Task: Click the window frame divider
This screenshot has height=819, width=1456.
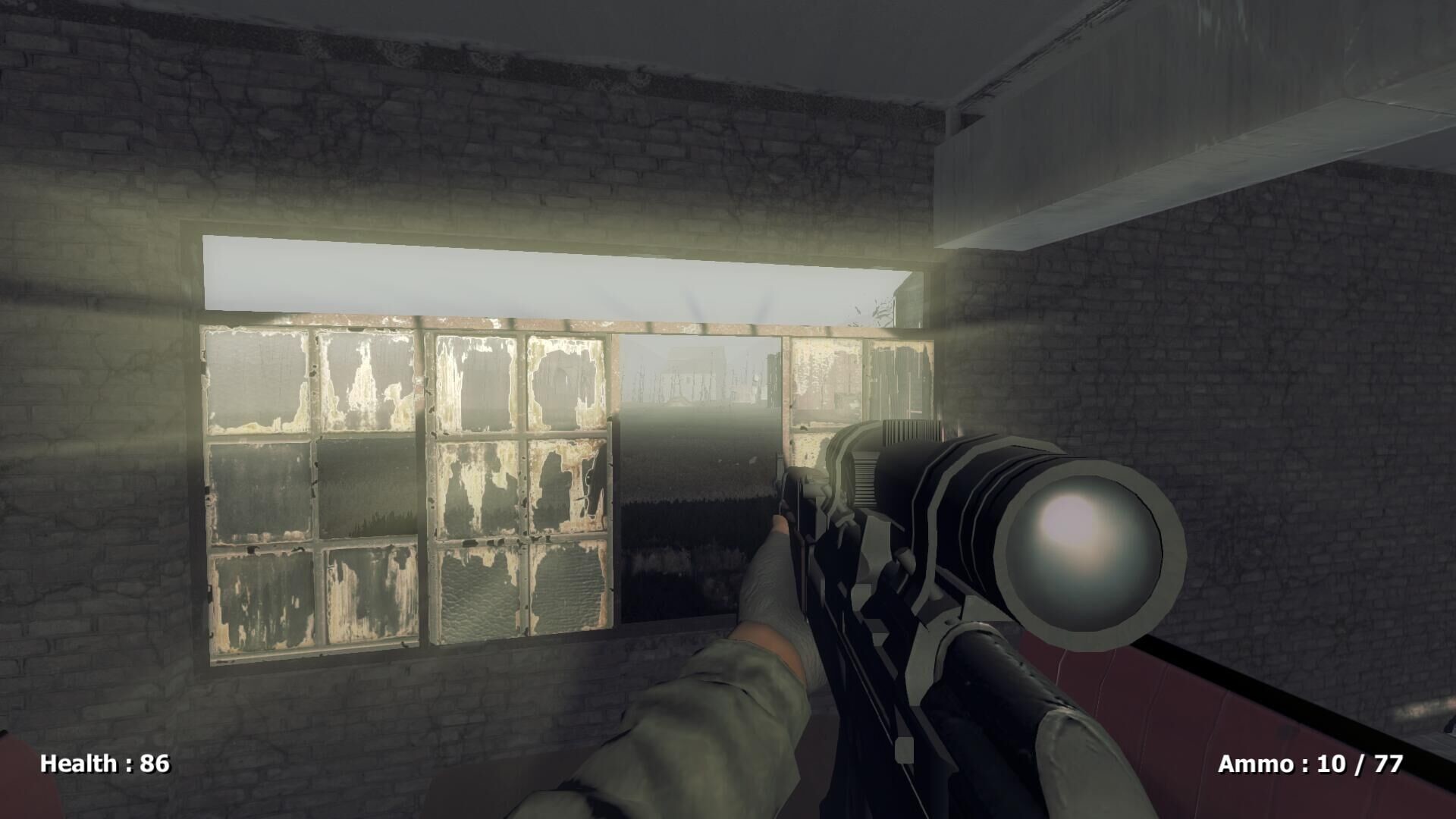Action: (x=425, y=493)
